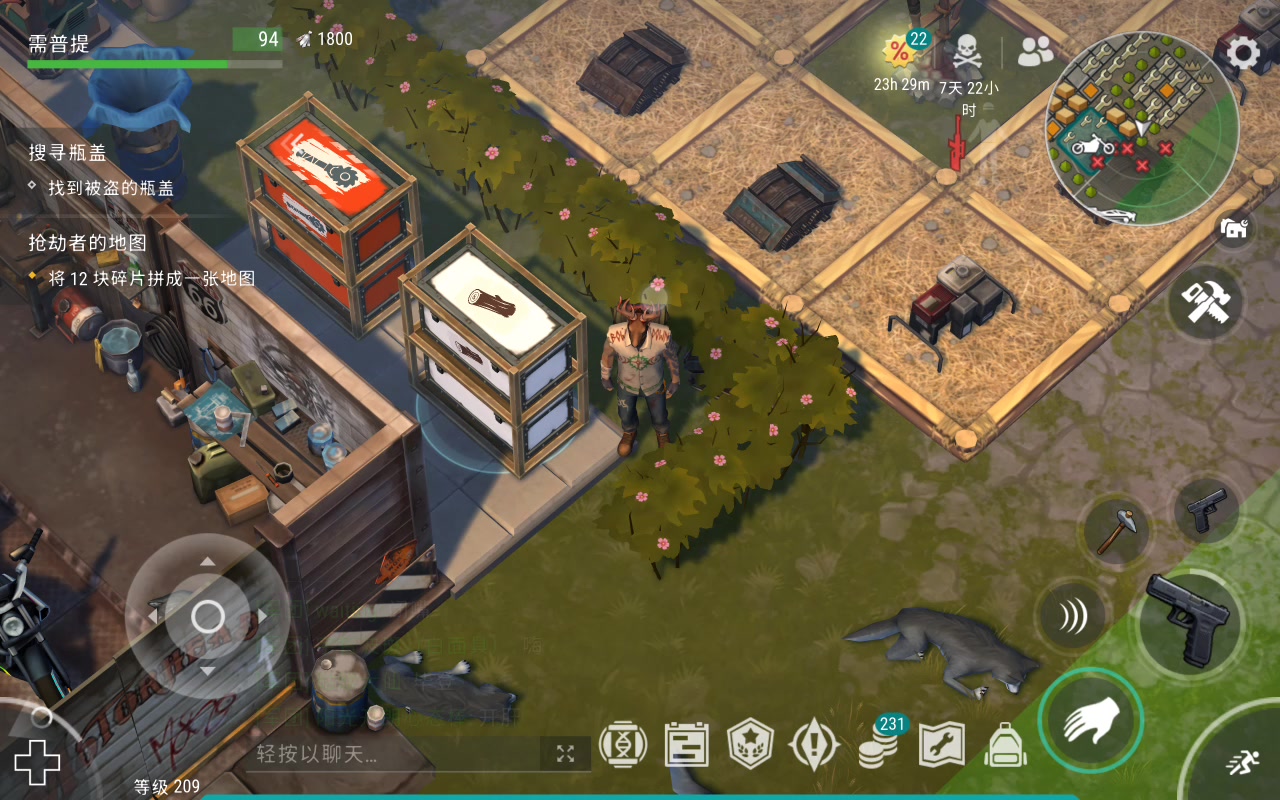Open the percent discount offer badge
Viewport: 1280px width, 800px height.
[x=900, y=52]
